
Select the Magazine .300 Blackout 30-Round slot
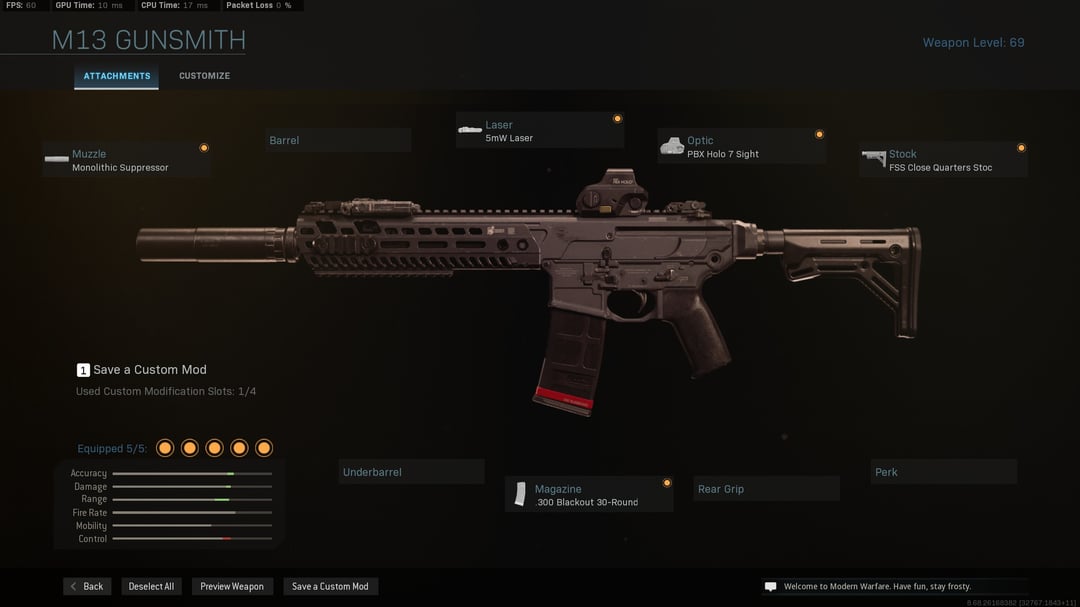(589, 495)
